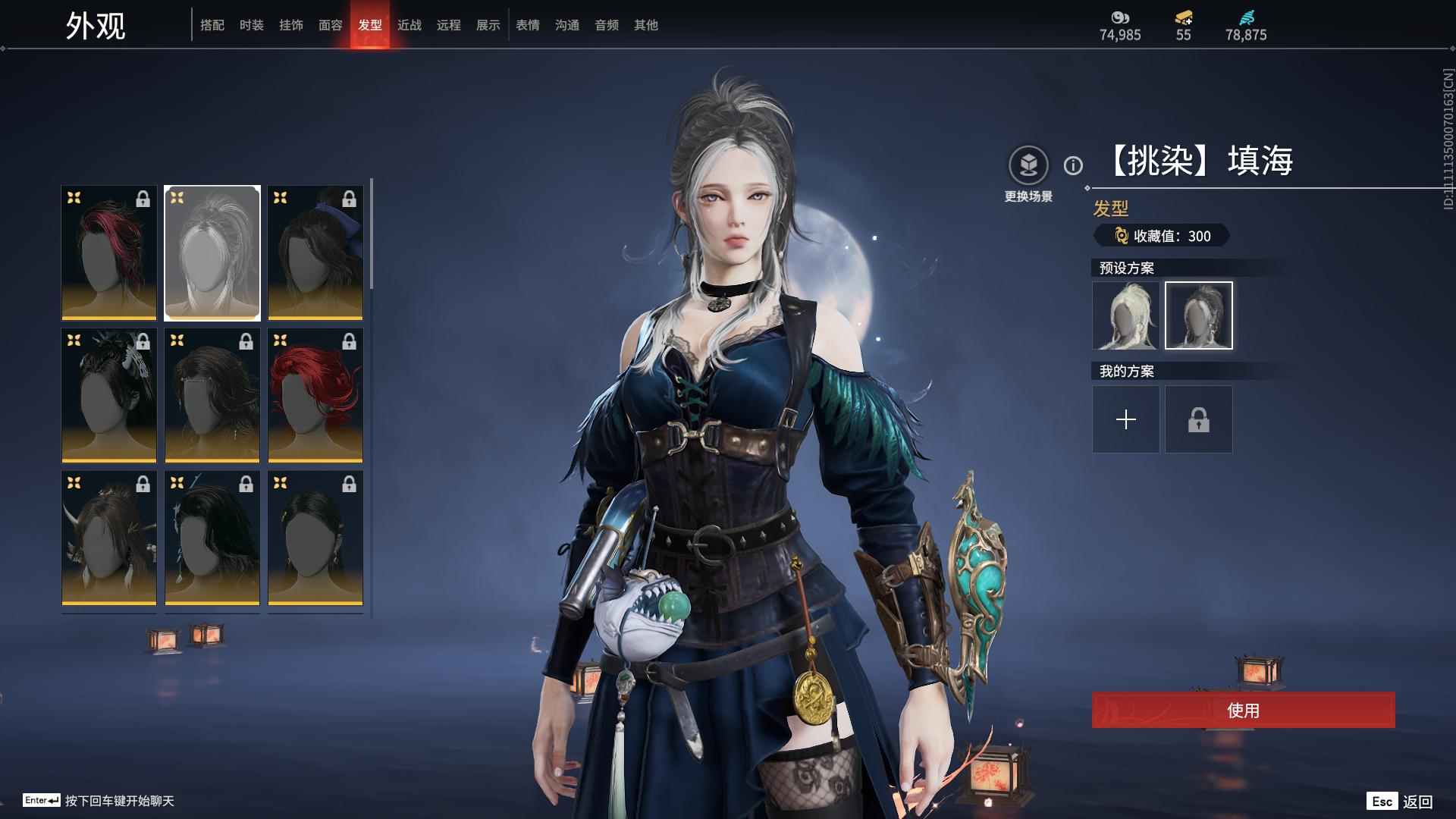
Task: Select the bright red wavy hairstyle
Action: 315,395
